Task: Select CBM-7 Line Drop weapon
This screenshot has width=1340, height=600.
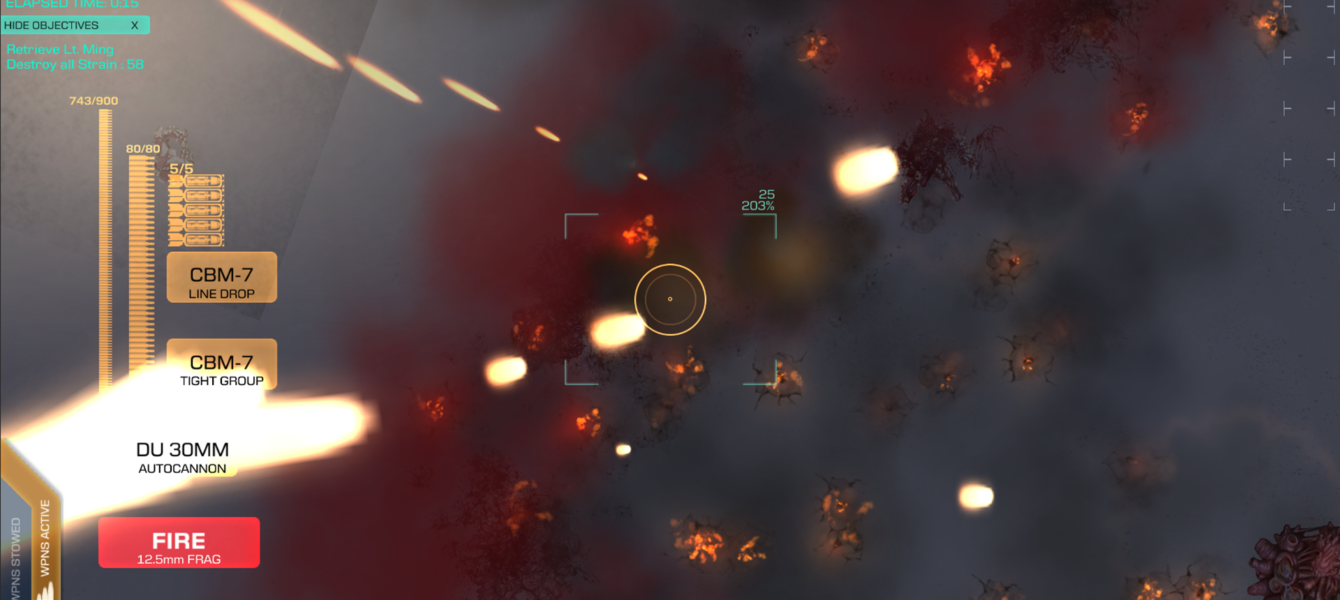Action: [221, 277]
